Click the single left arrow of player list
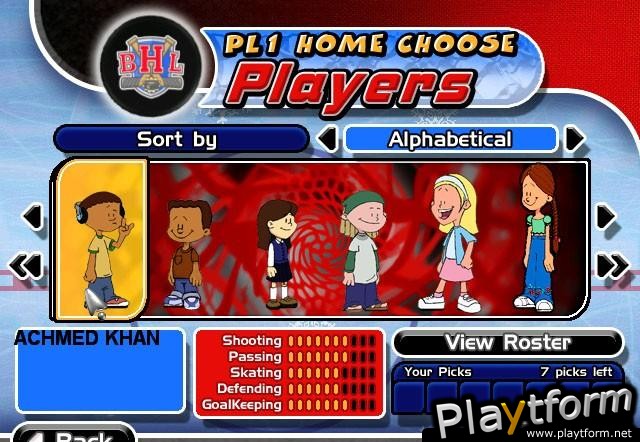Viewport: 640px width, 442px height. click(31, 216)
